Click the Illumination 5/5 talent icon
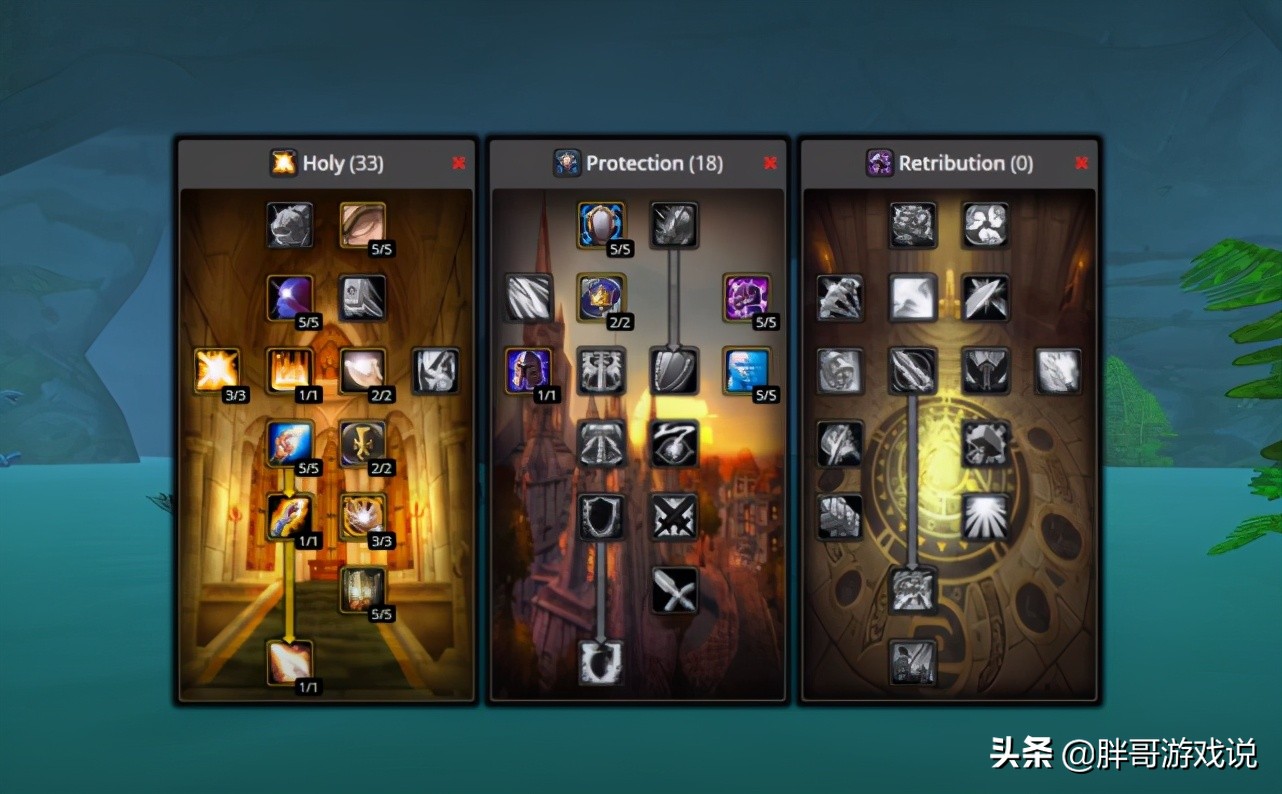 pos(290,444)
